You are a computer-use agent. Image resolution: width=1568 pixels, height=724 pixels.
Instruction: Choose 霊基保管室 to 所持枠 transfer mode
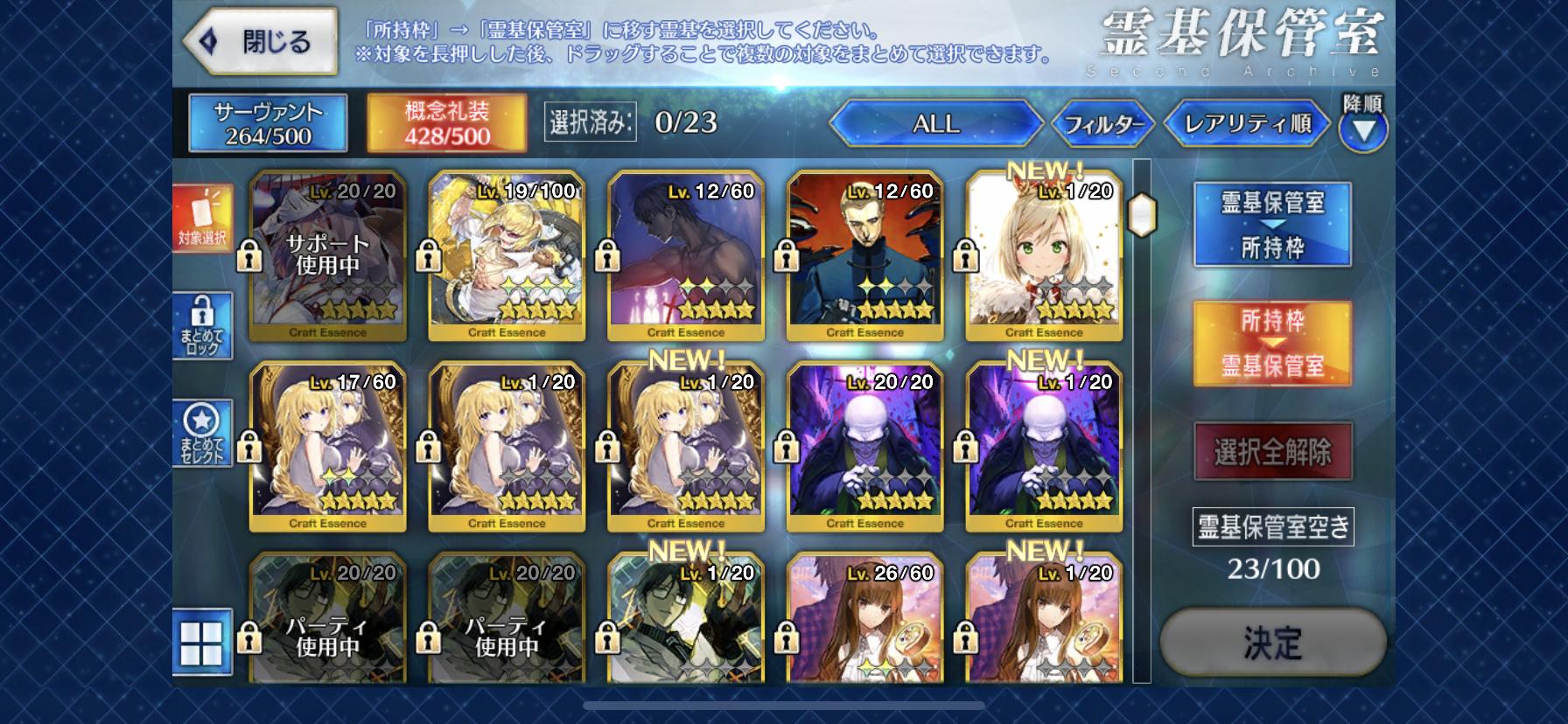pyautogui.click(x=1272, y=225)
